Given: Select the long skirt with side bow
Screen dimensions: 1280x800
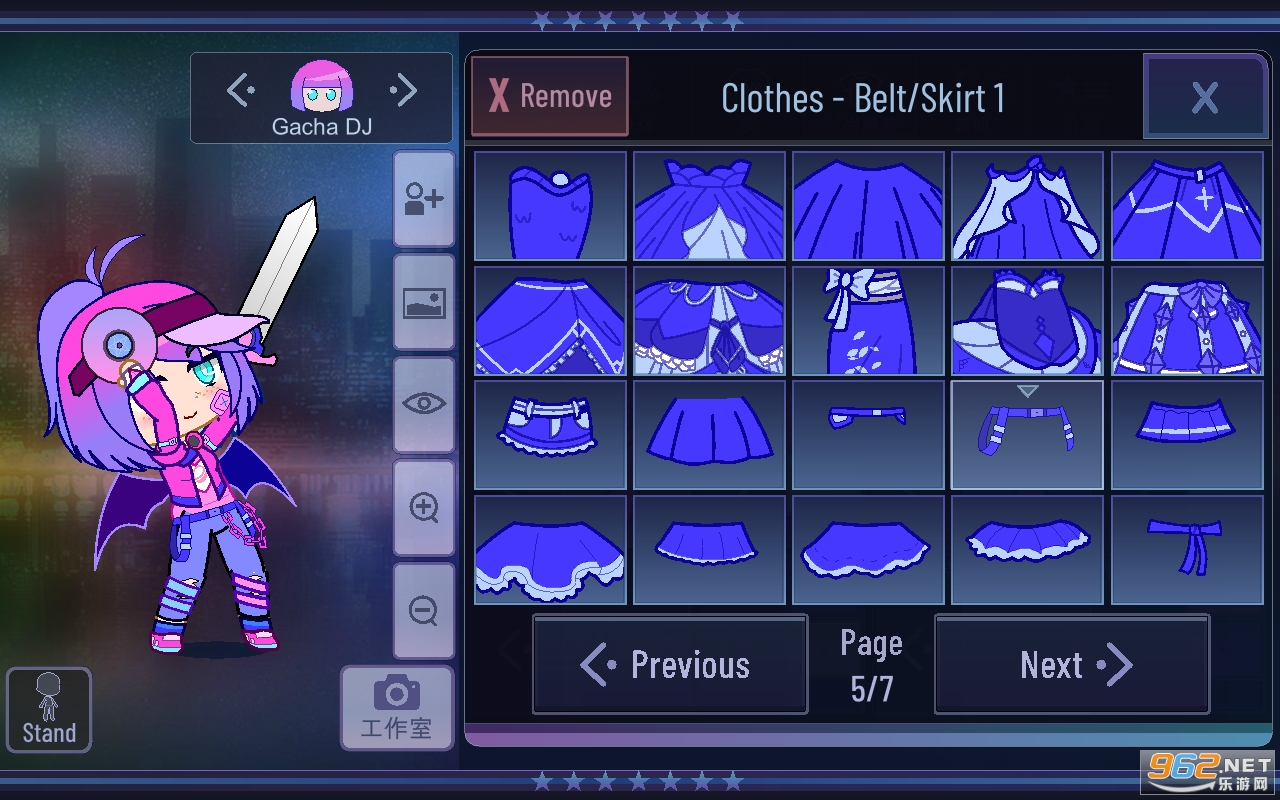Looking at the screenshot, I should pos(868,321).
